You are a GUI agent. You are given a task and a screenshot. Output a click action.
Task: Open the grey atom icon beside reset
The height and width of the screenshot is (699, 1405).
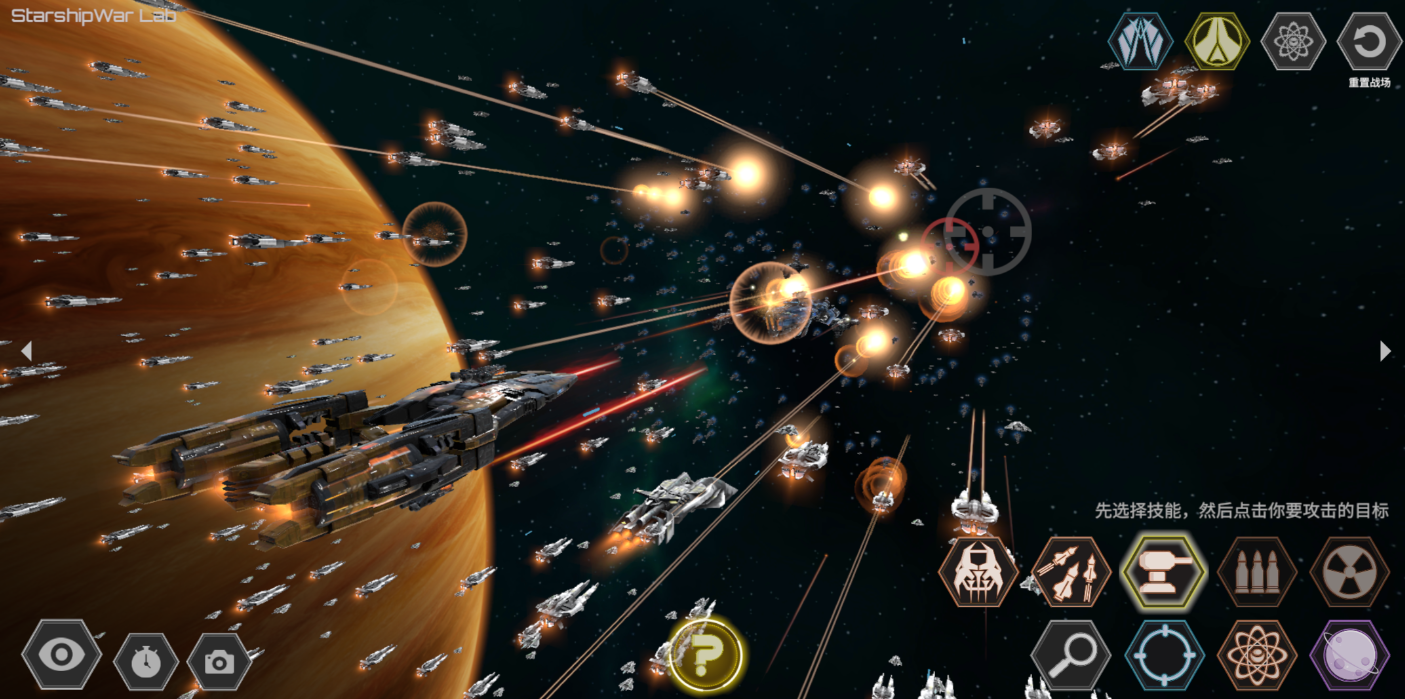click(1293, 41)
